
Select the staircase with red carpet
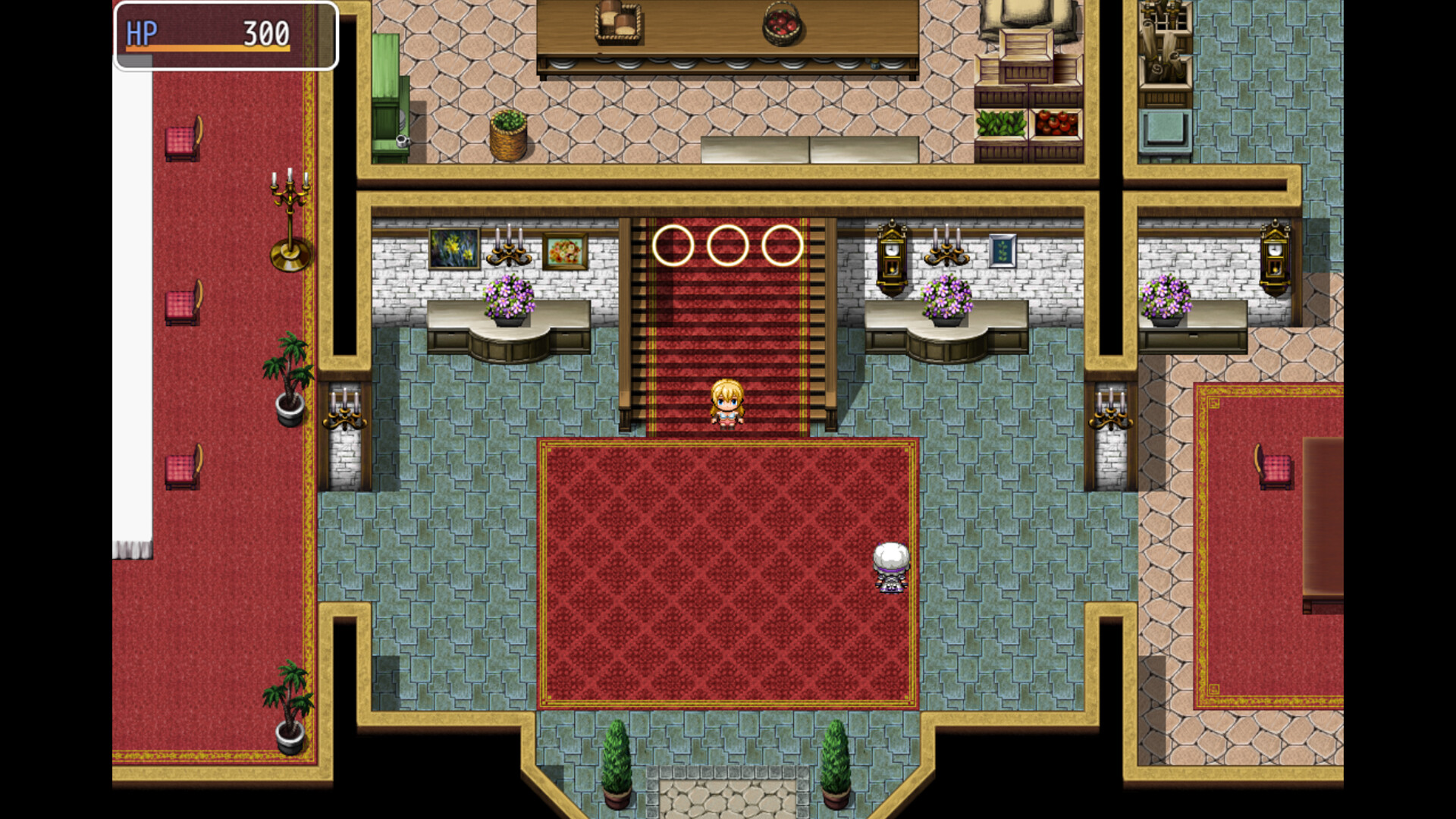pyautogui.click(x=726, y=318)
